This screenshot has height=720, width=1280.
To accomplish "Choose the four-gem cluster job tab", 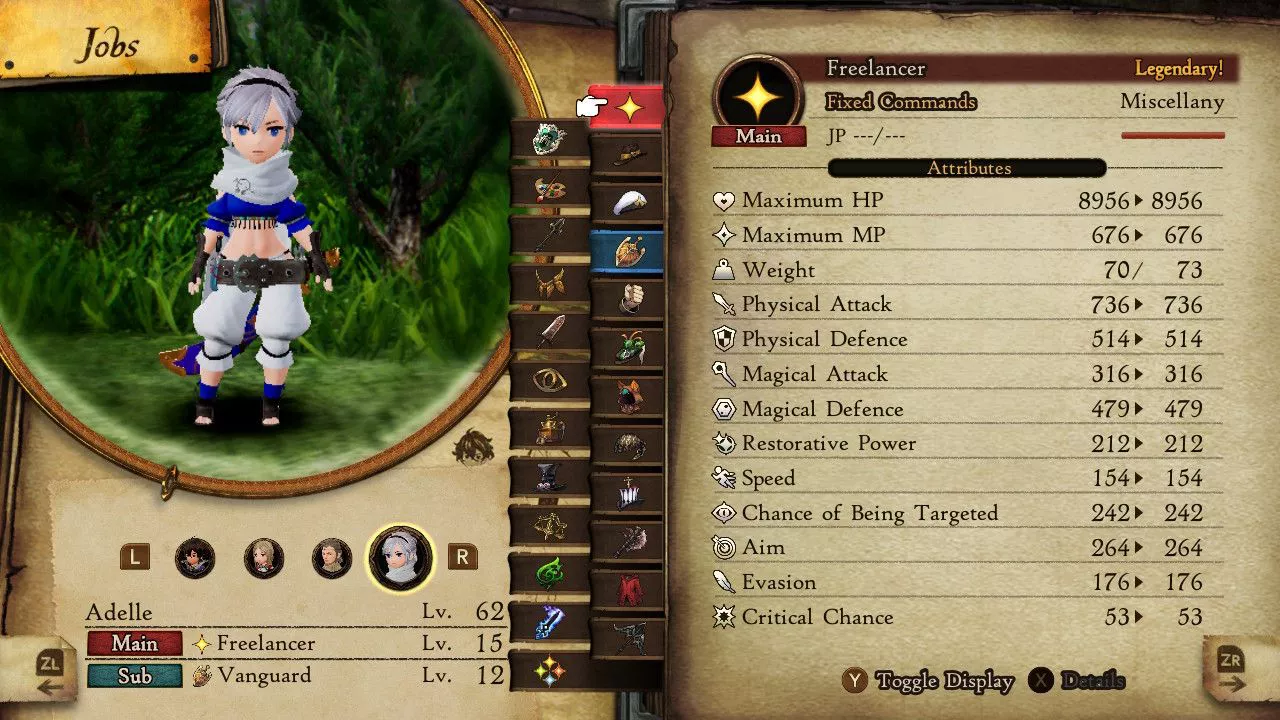I will (x=549, y=670).
